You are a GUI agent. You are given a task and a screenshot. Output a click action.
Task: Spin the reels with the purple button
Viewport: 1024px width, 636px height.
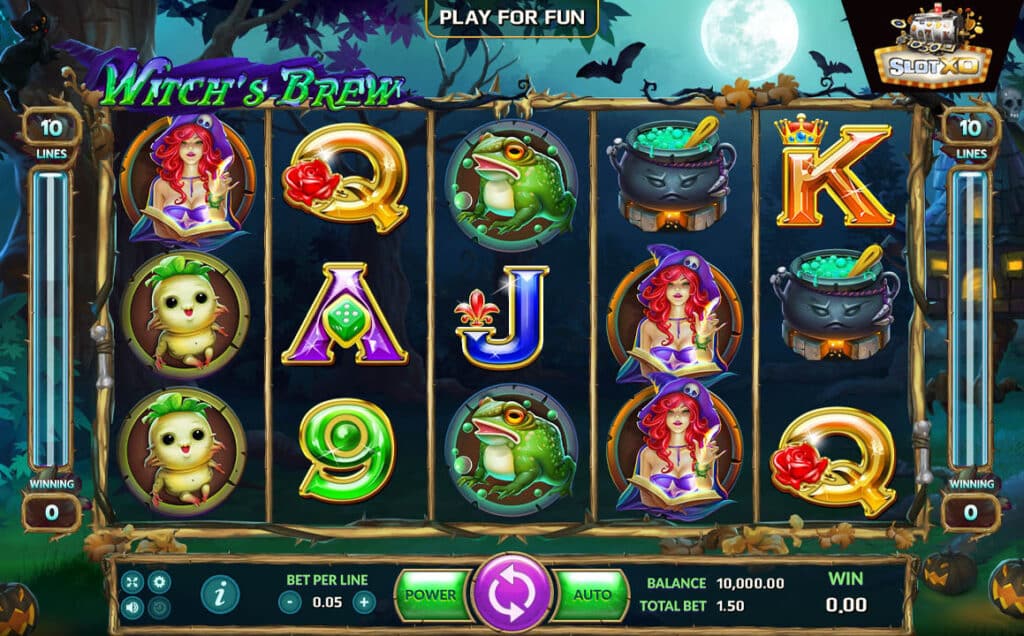pos(513,593)
